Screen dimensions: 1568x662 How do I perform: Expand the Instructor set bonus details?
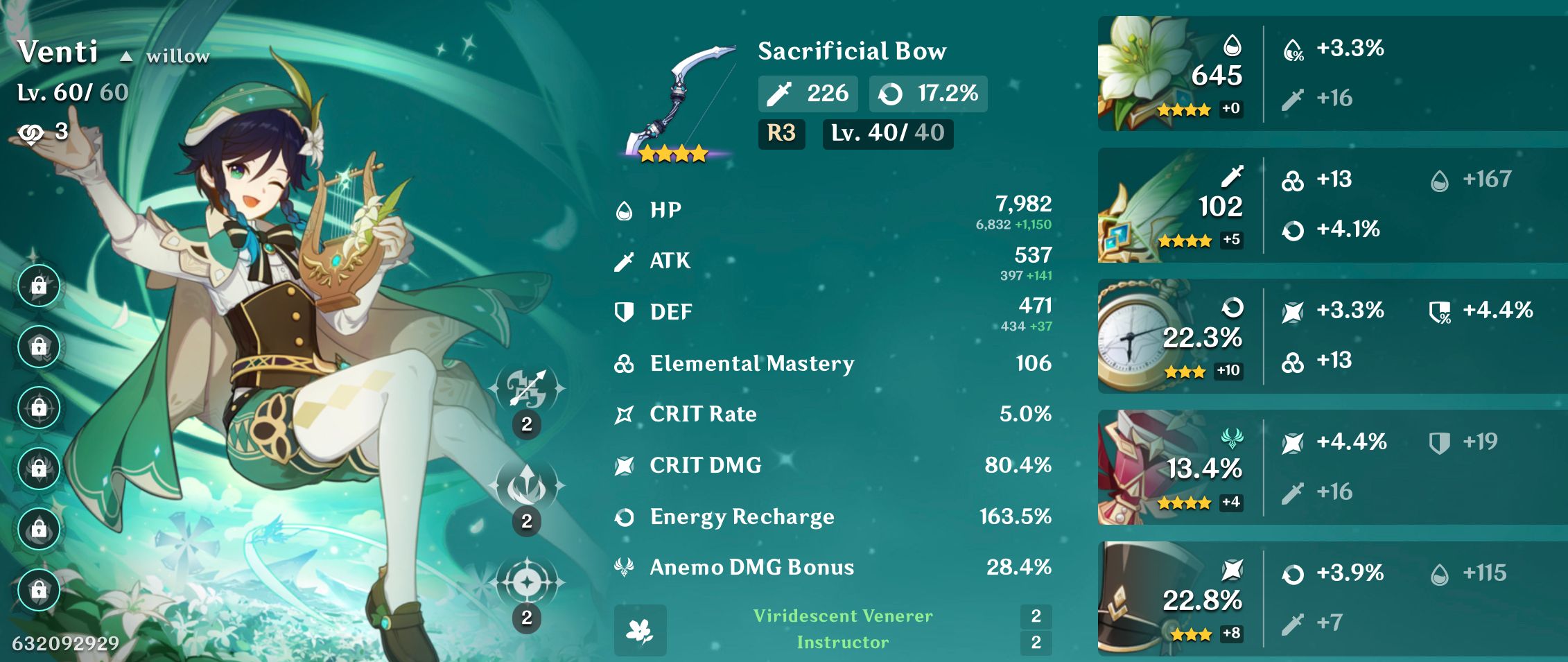pyautogui.click(x=842, y=642)
